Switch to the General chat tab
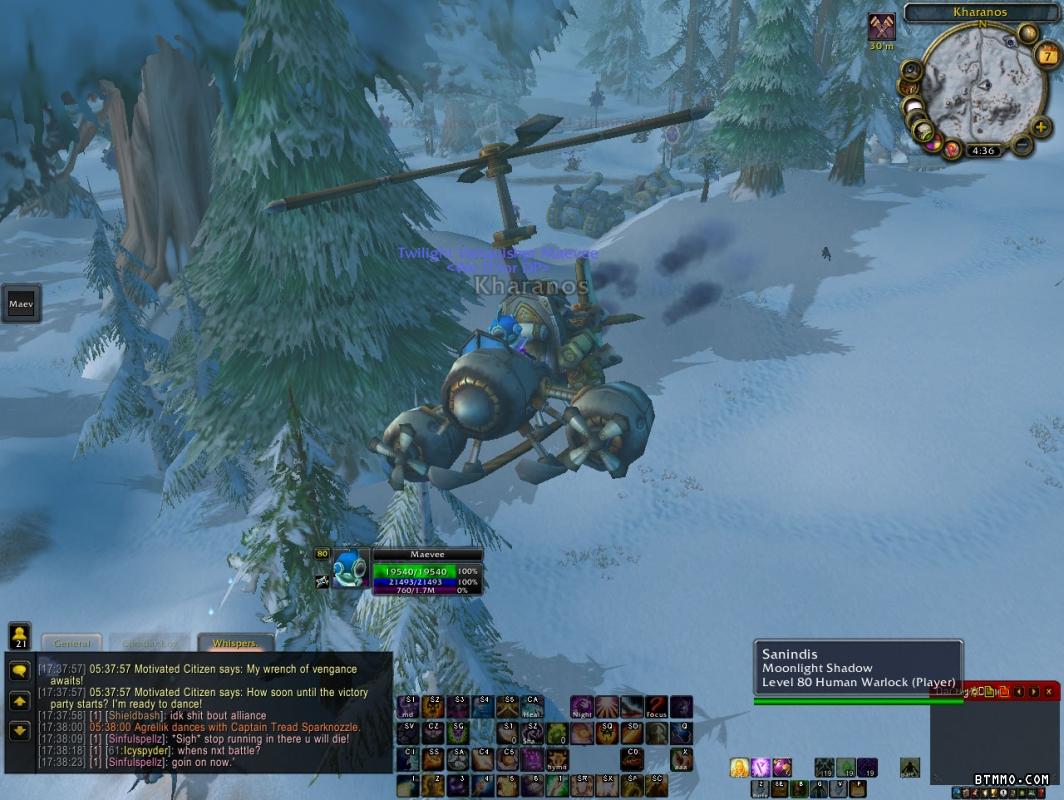Image resolution: width=1064 pixels, height=800 pixels. tap(73, 643)
